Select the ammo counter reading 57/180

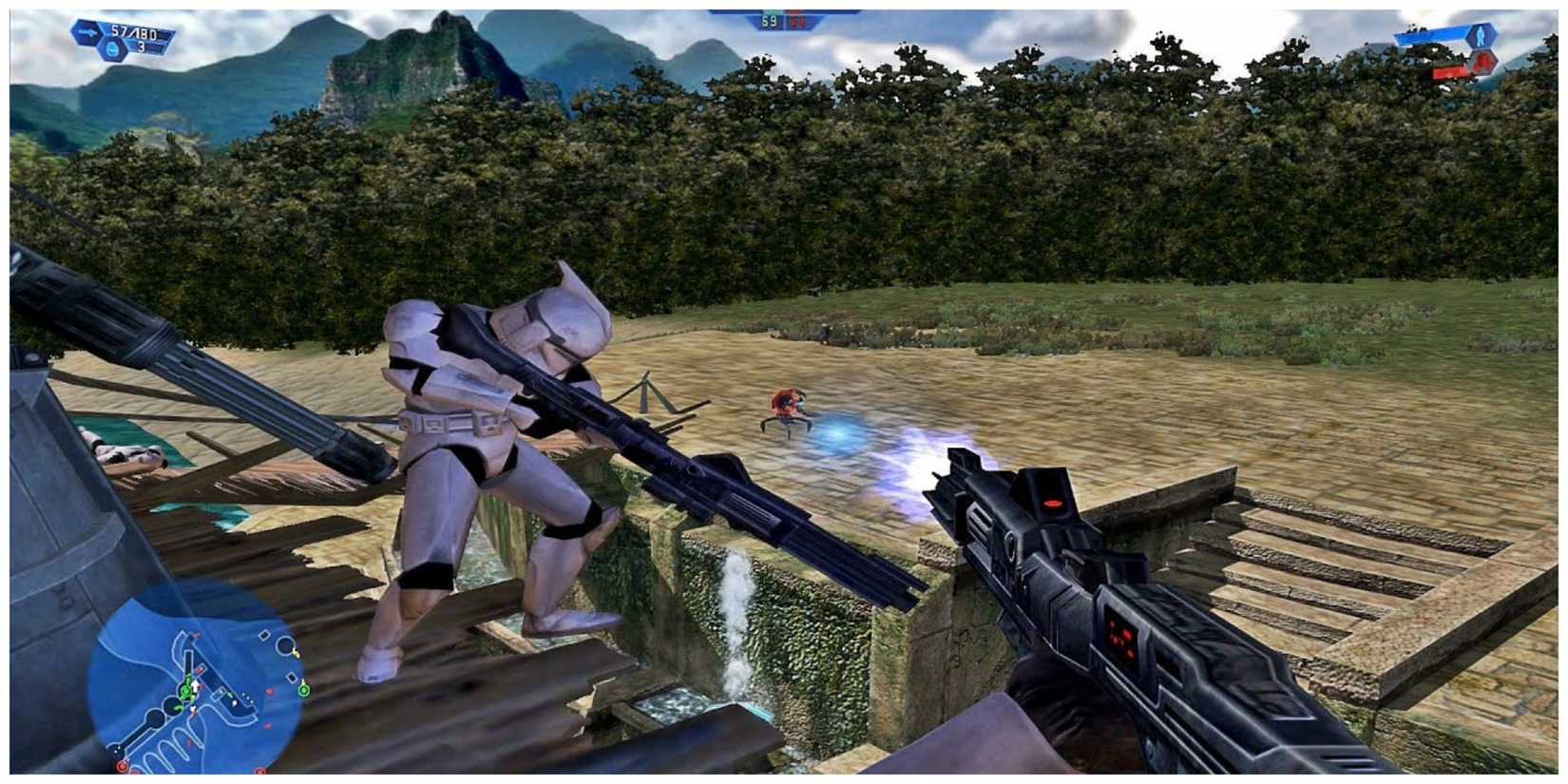click(x=134, y=33)
